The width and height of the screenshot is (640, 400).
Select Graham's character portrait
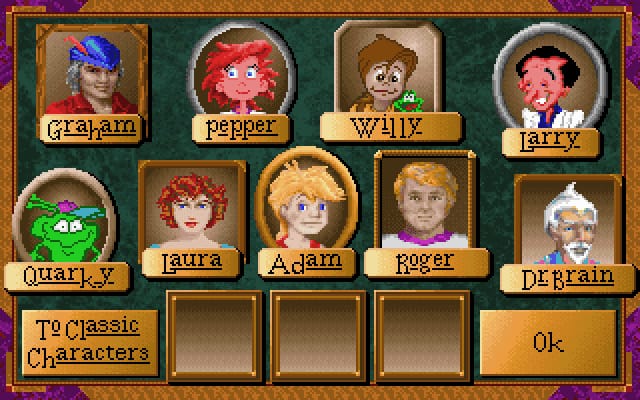pyautogui.click(x=91, y=73)
